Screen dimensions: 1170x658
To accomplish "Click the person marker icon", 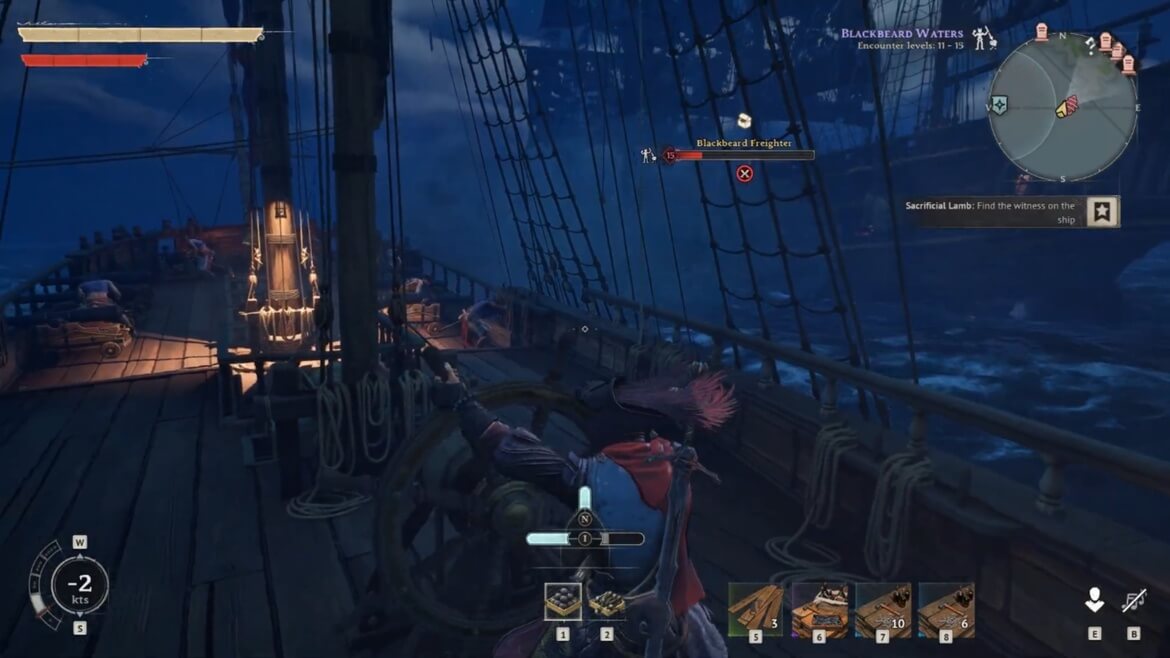I will 1095,600.
